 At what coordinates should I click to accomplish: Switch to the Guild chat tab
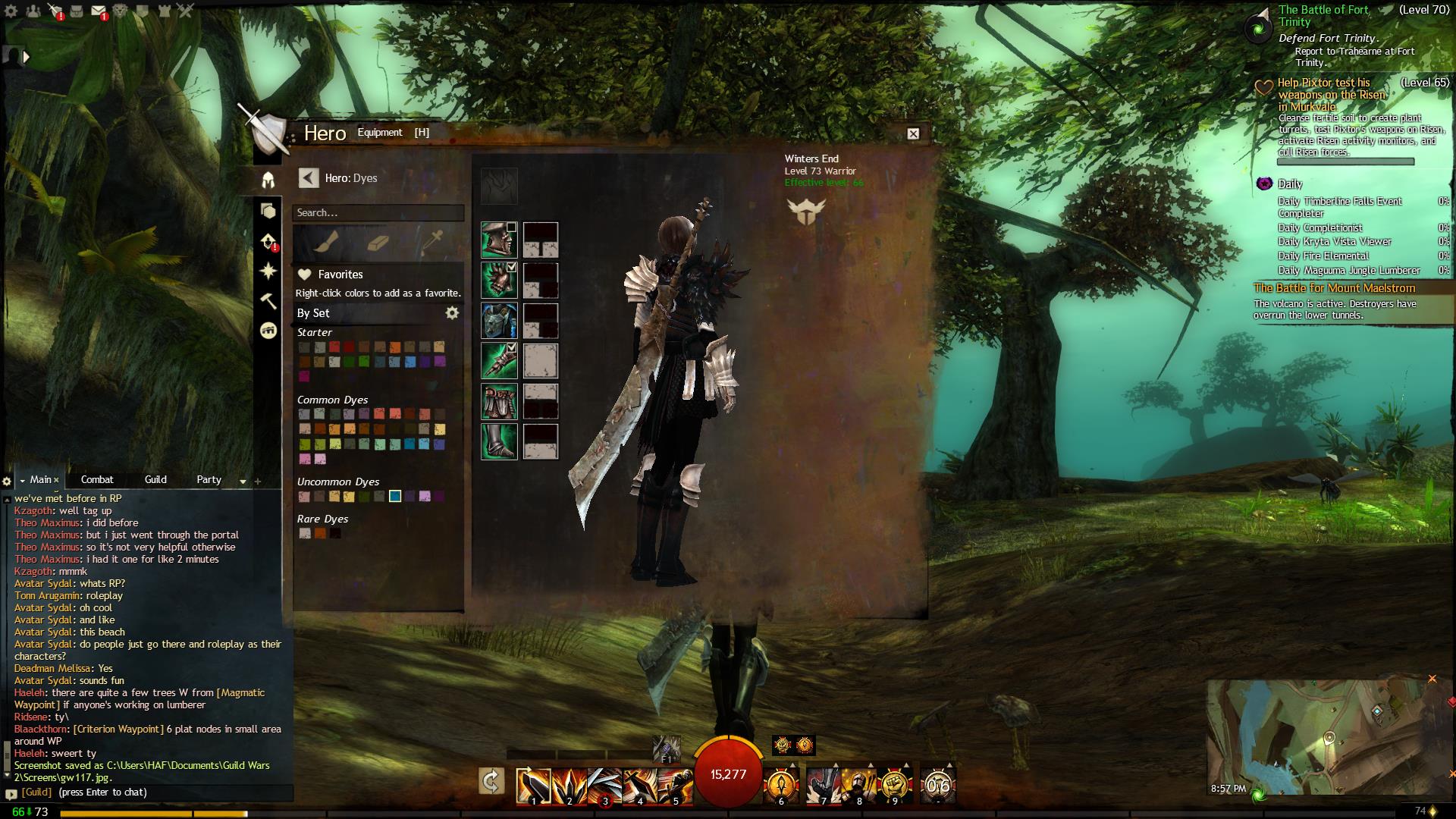155,479
